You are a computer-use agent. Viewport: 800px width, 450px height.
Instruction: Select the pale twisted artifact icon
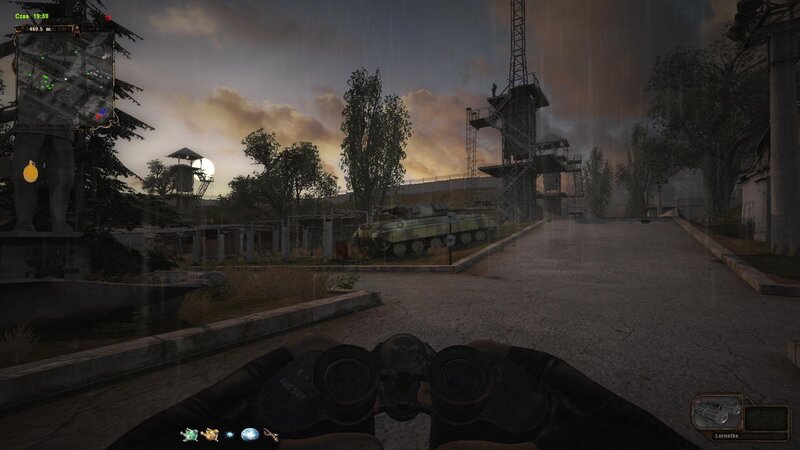(x=270, y=434)
